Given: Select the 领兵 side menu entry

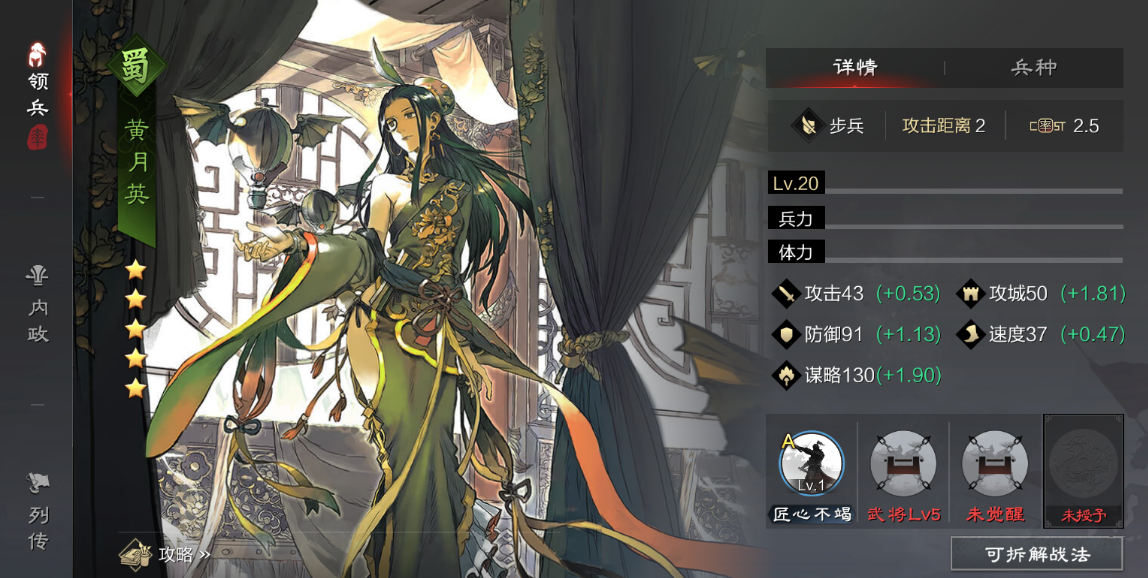Looking at the screenshot, I should click(x=38, y=95).
